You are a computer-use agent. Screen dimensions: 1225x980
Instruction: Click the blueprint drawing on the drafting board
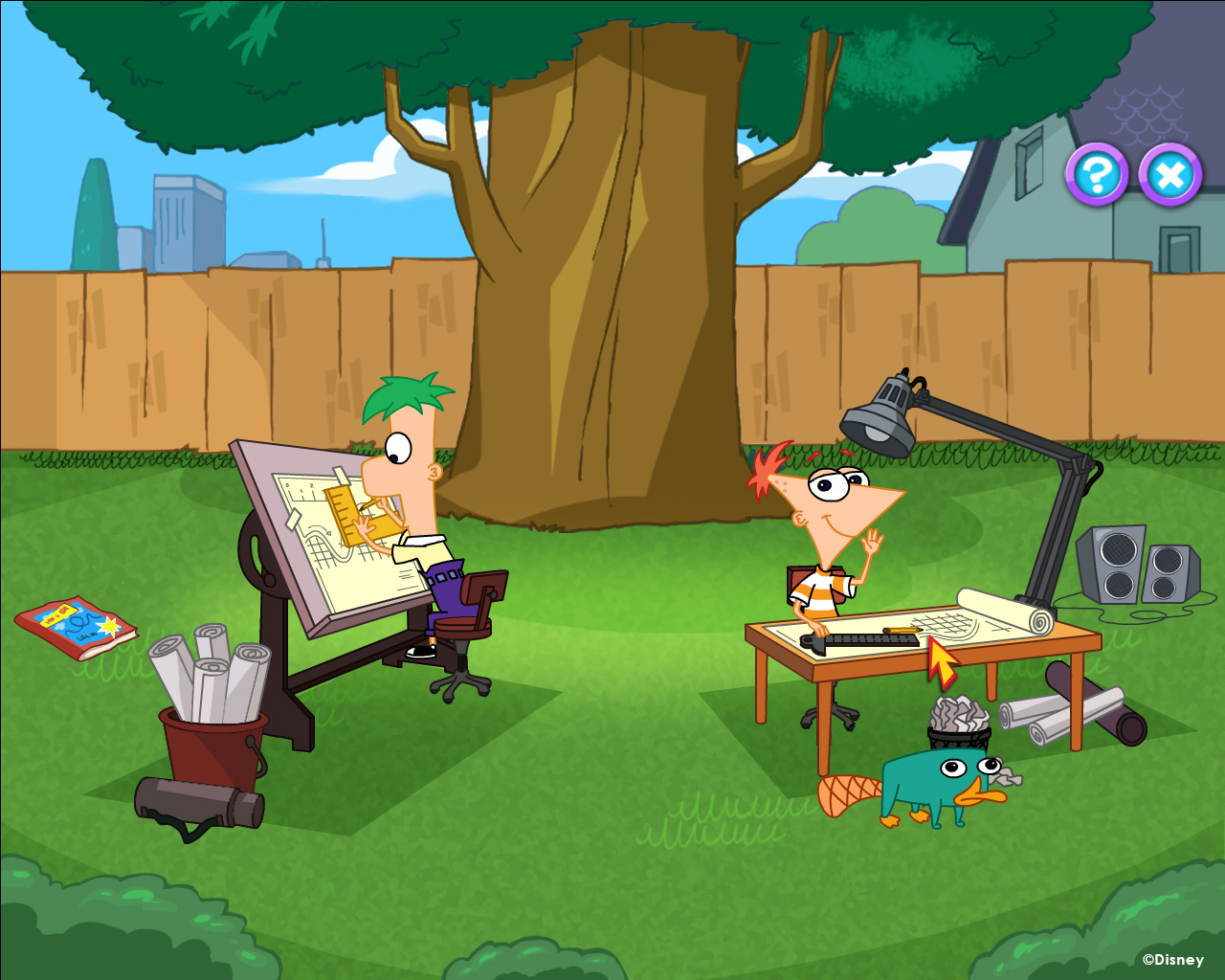[x=325, y=555]
